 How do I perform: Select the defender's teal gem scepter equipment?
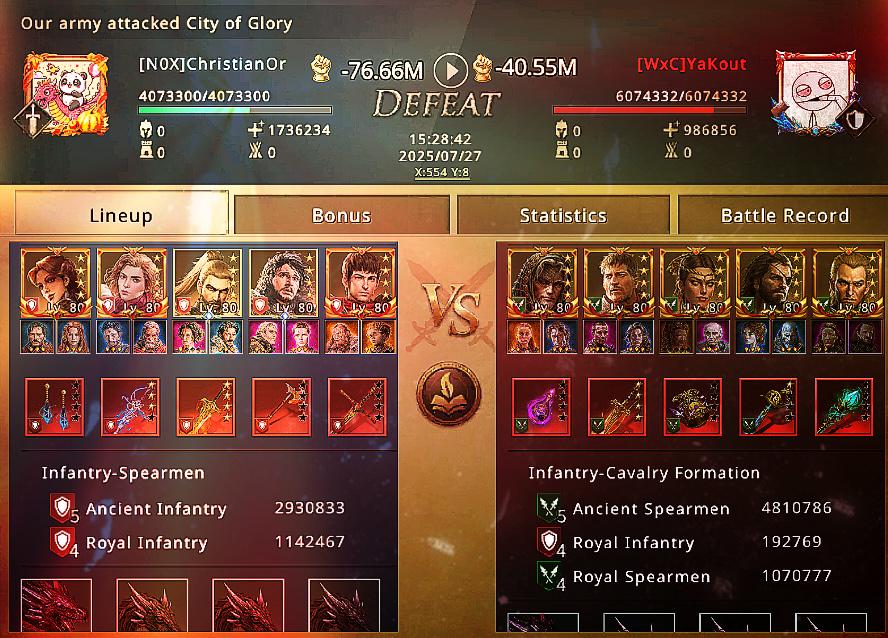(843, 408)
